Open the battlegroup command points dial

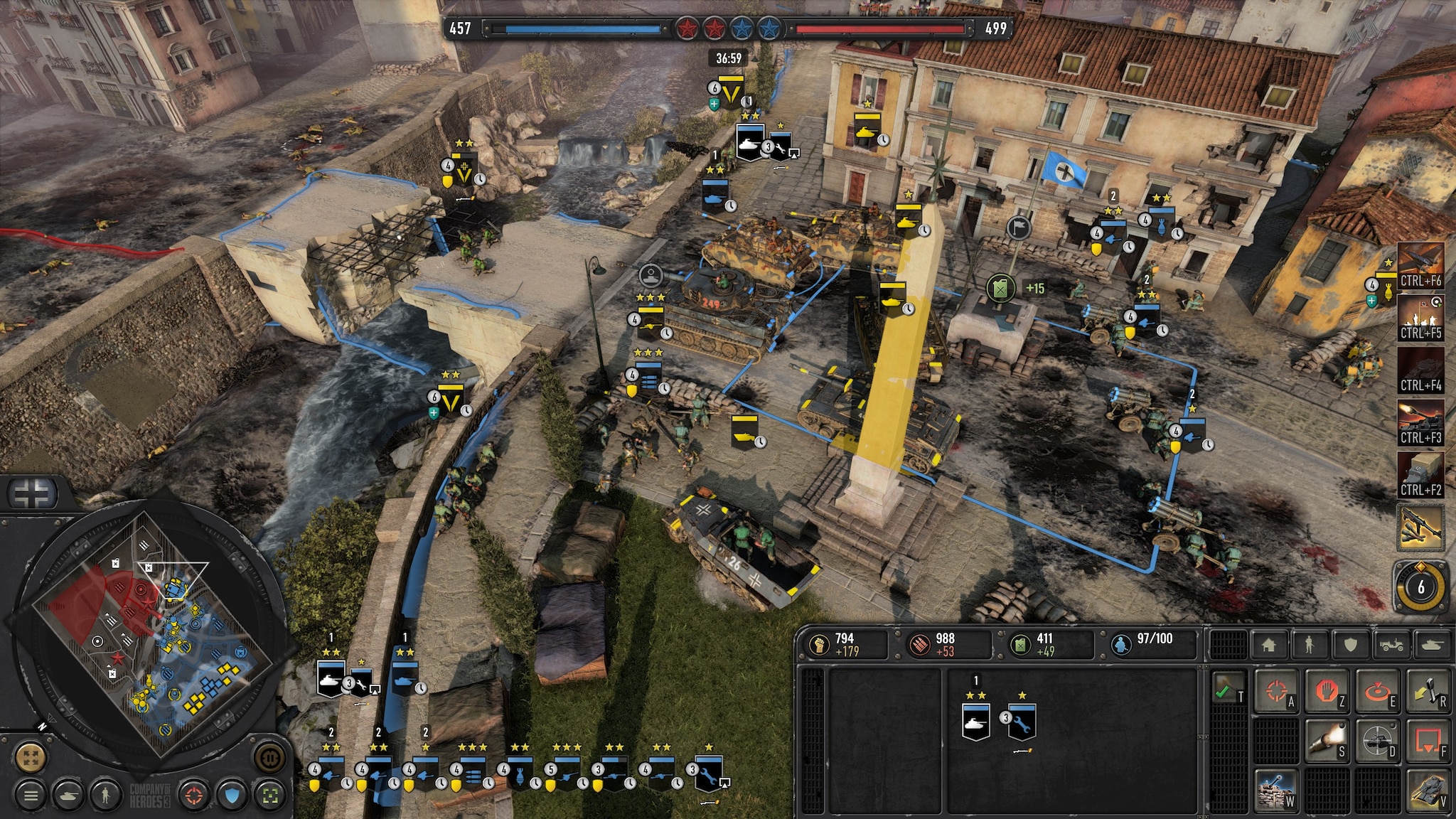1420,587
